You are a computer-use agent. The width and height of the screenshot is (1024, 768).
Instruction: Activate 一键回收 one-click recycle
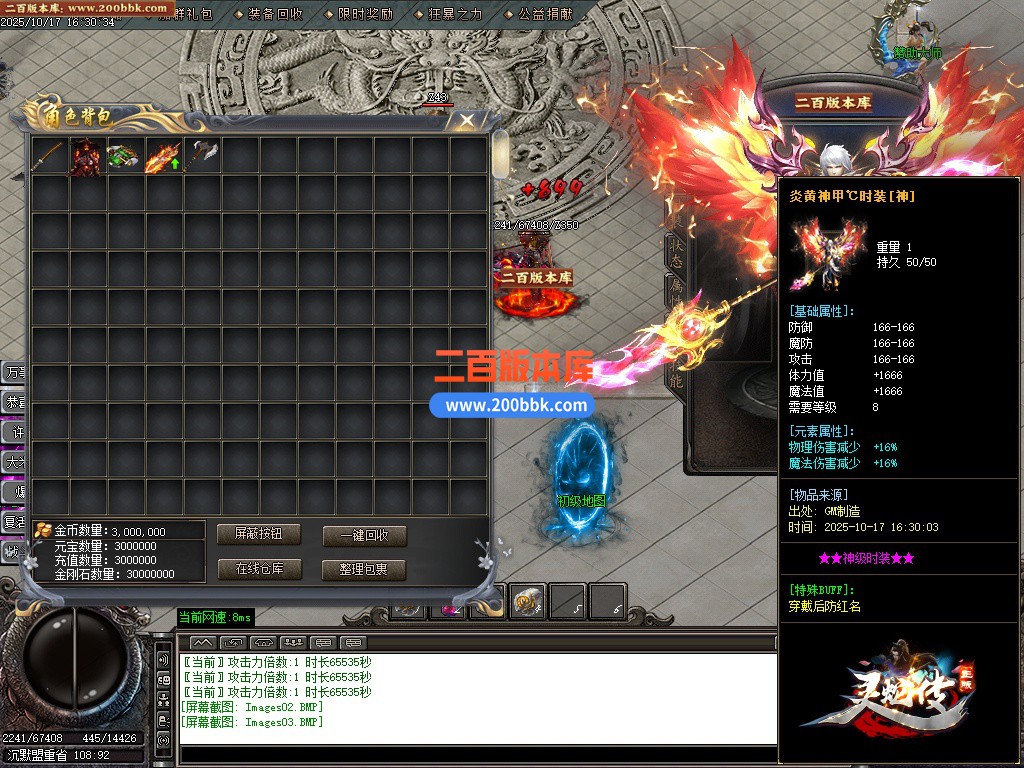click(x=364, y=535)
